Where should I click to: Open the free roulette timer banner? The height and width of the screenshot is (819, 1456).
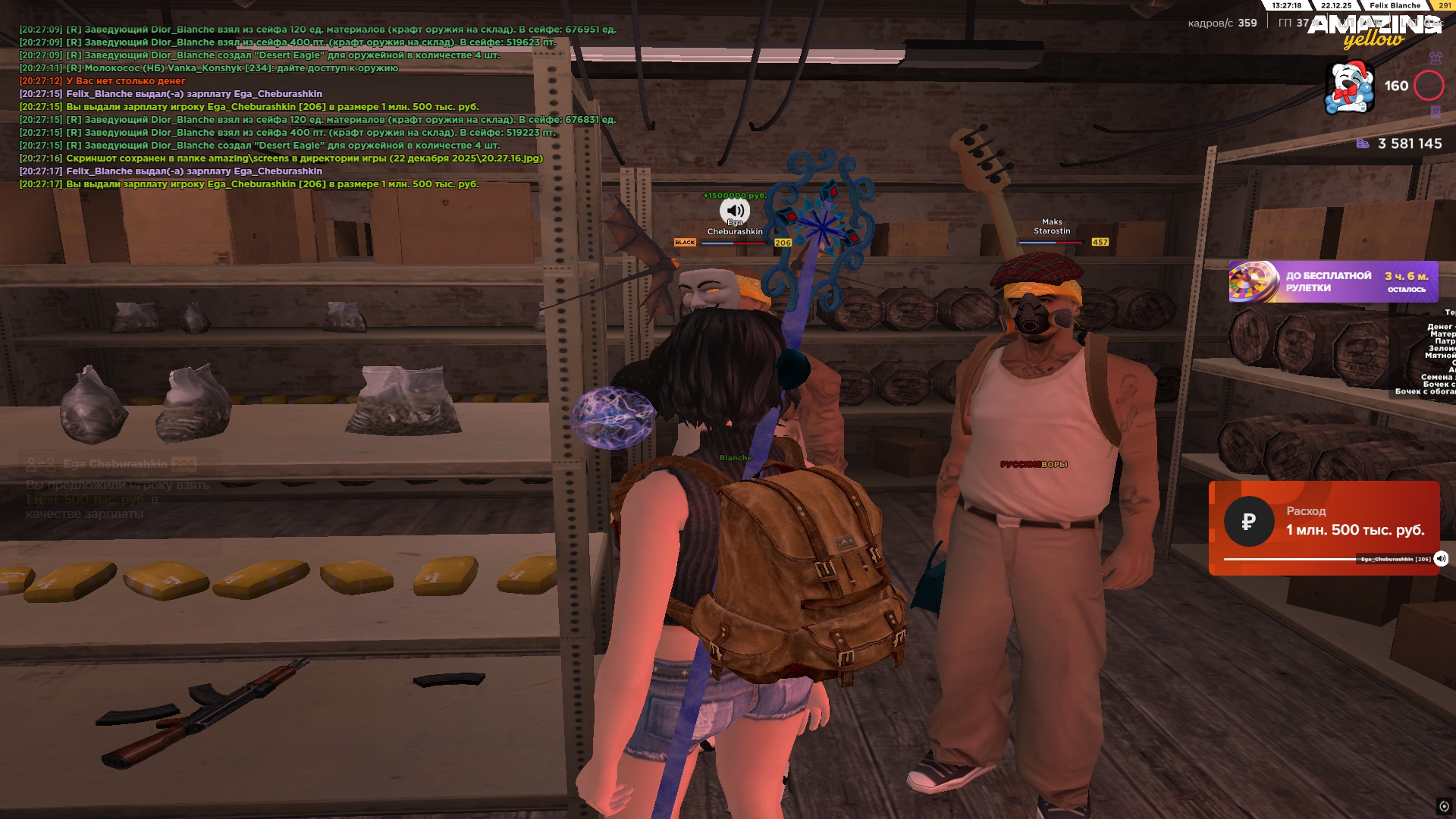(x=1333, y=282)
